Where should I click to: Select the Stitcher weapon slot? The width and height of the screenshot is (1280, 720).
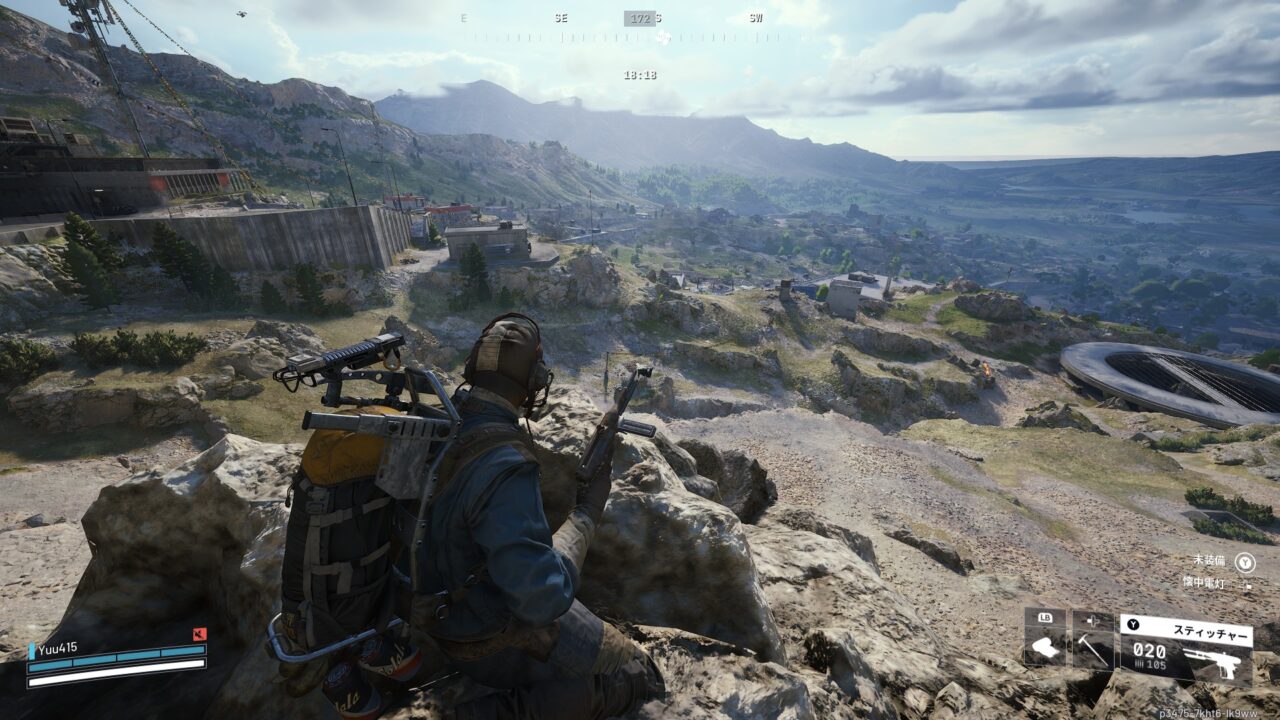1184,649
